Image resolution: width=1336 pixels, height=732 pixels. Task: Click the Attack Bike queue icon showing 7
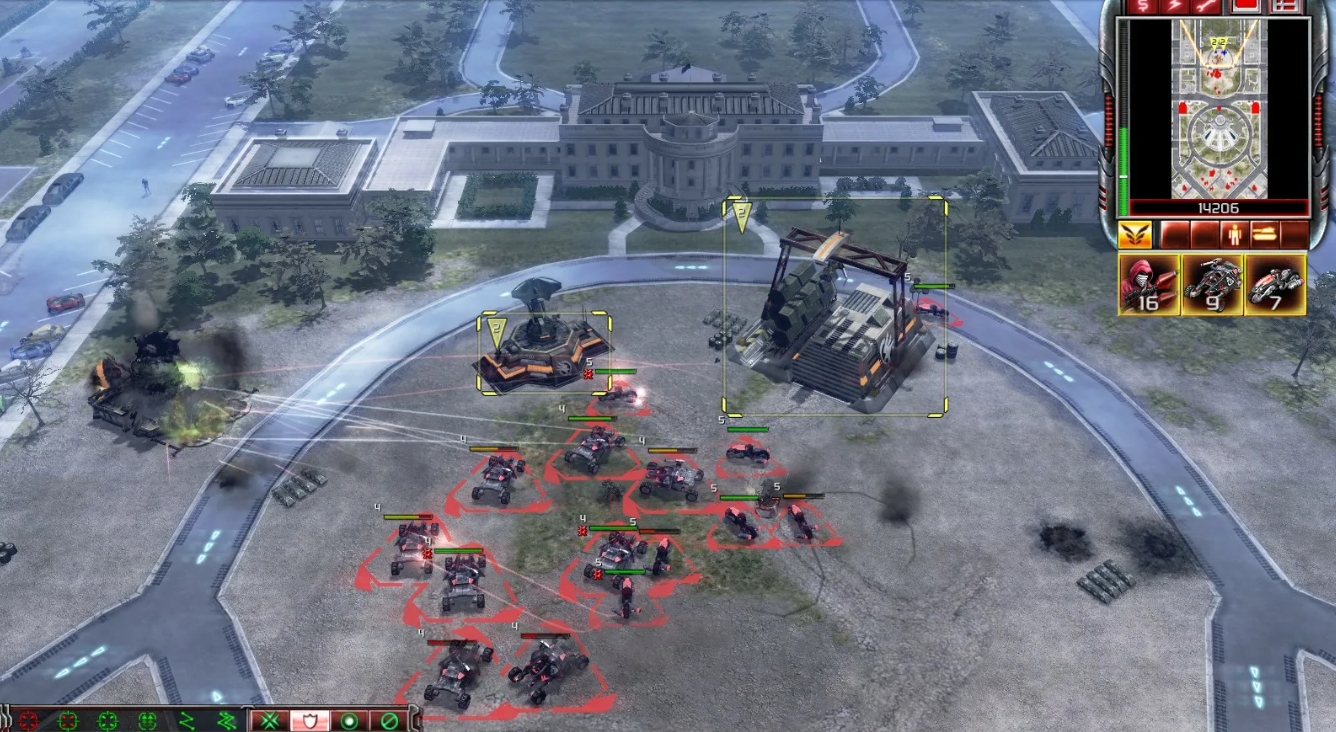point(1275,287)
